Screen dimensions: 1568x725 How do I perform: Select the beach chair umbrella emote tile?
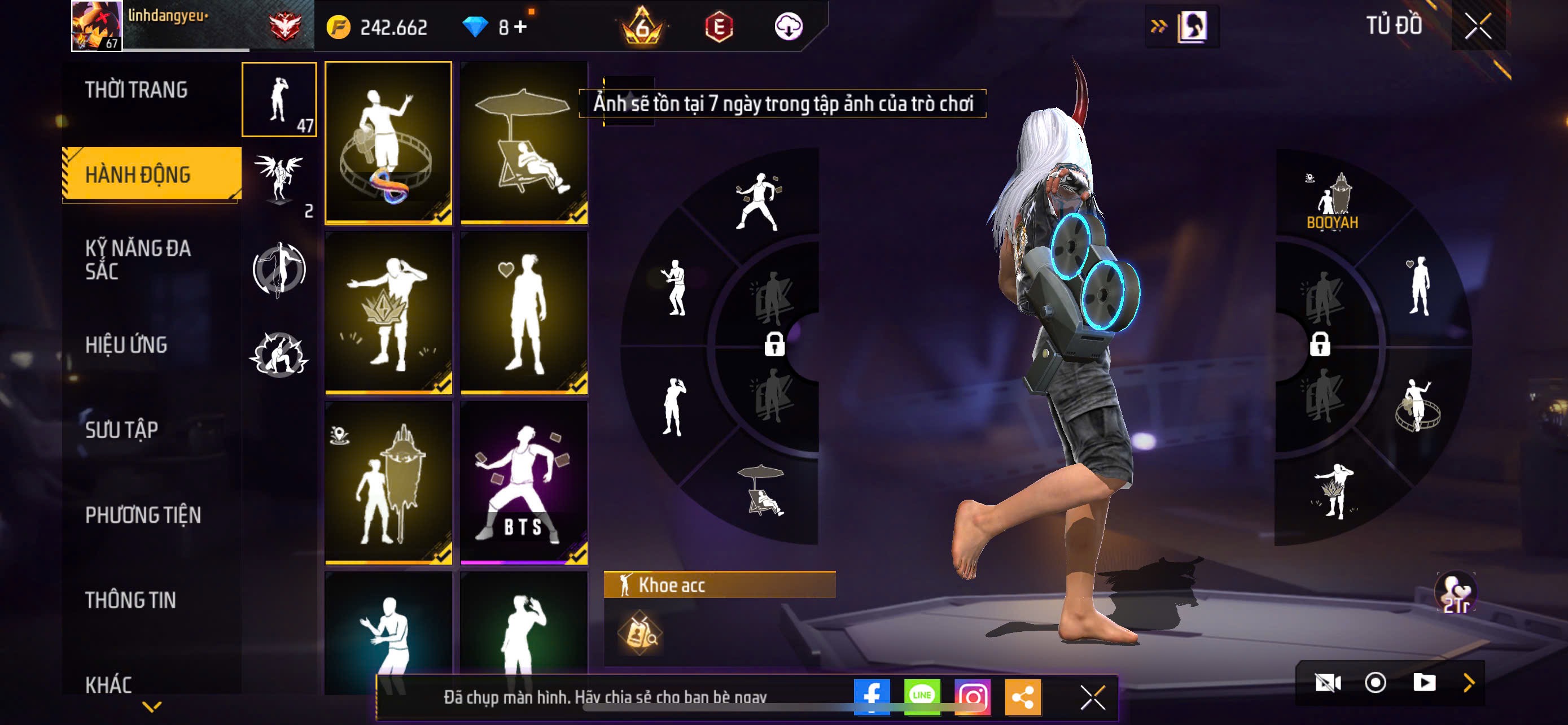click(523, 142)
